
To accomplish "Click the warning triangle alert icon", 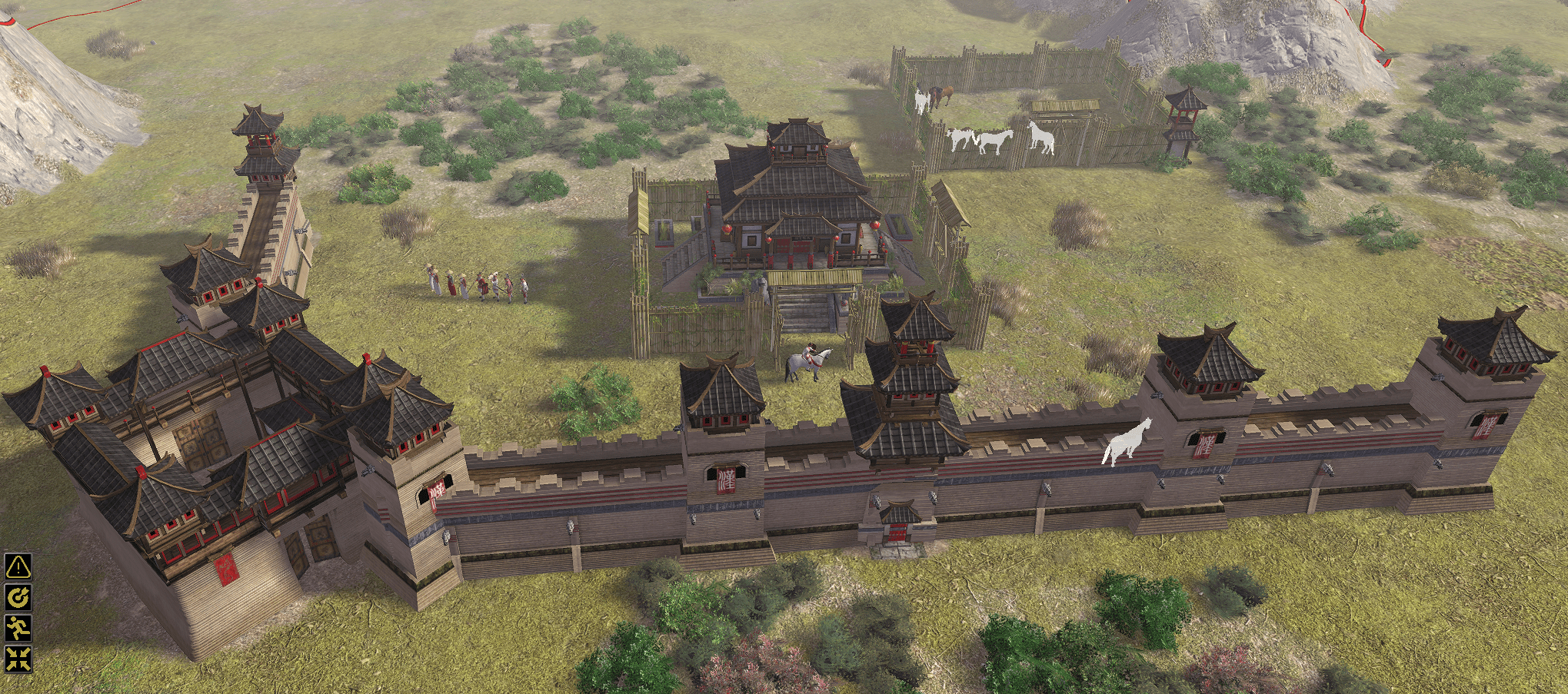I will 18,566.
